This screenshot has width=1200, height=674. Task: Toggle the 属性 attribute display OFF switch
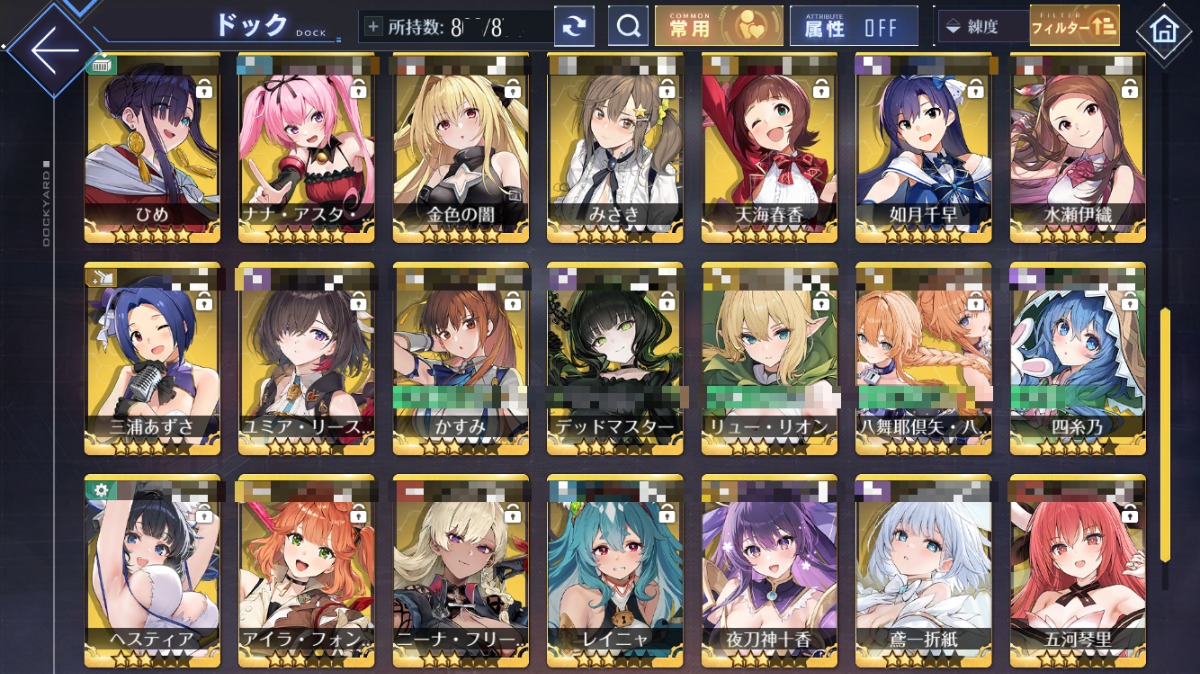pos(853,27)
